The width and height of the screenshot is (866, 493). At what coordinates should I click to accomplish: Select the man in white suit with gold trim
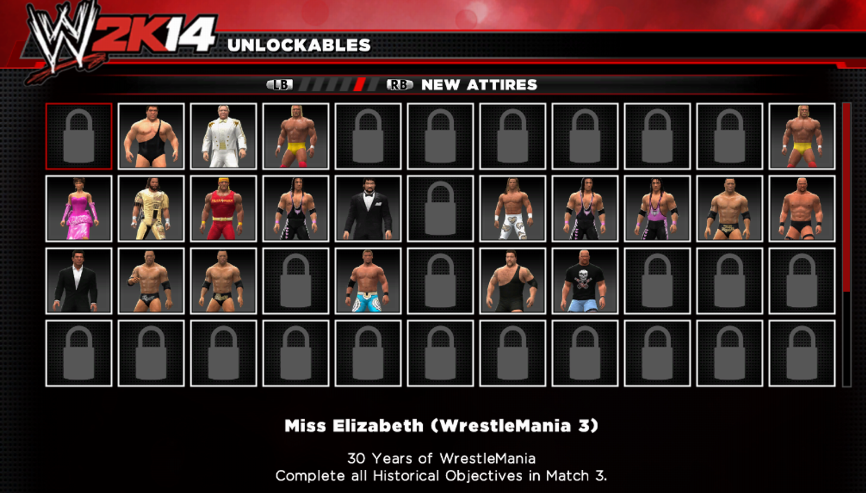[223, 136]
